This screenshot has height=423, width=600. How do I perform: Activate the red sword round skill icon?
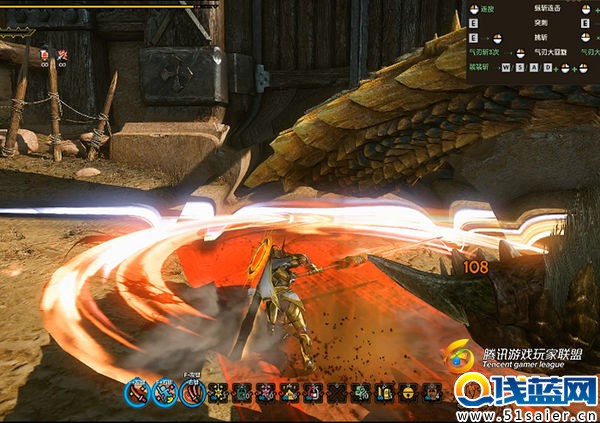[x=137, y=393]
